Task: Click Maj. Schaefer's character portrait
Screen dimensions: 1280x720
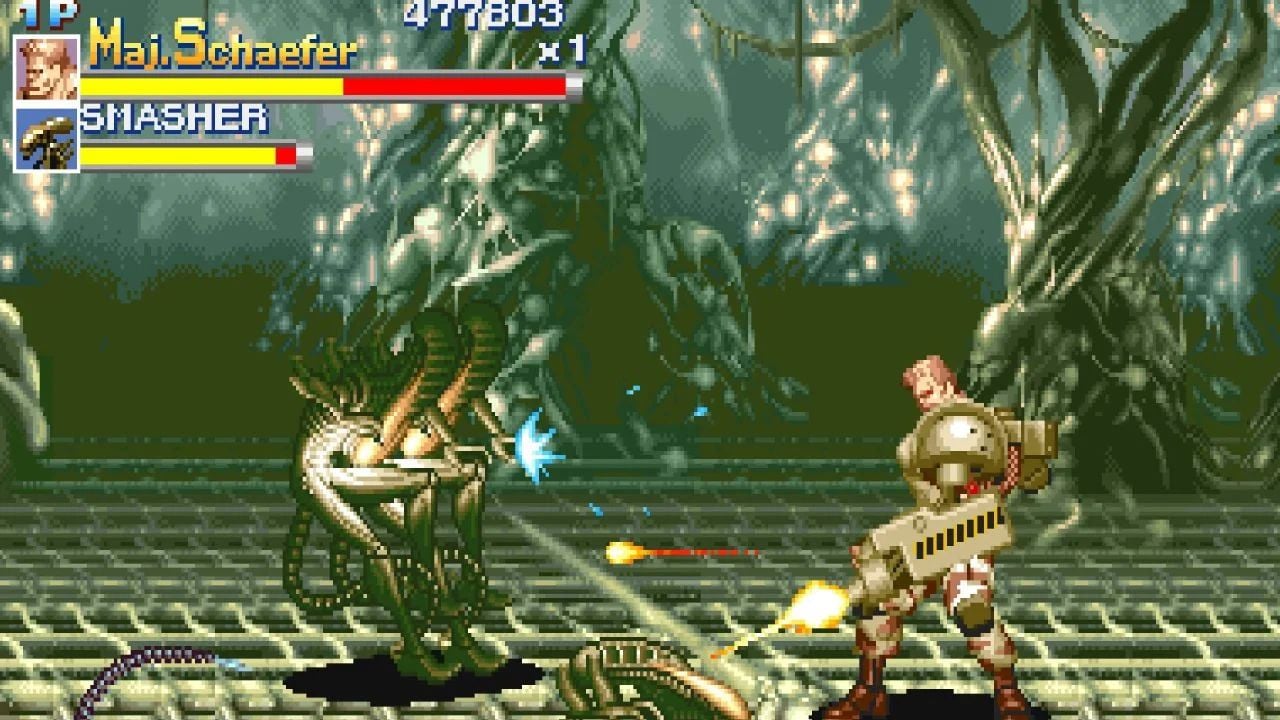Action: 47,68
